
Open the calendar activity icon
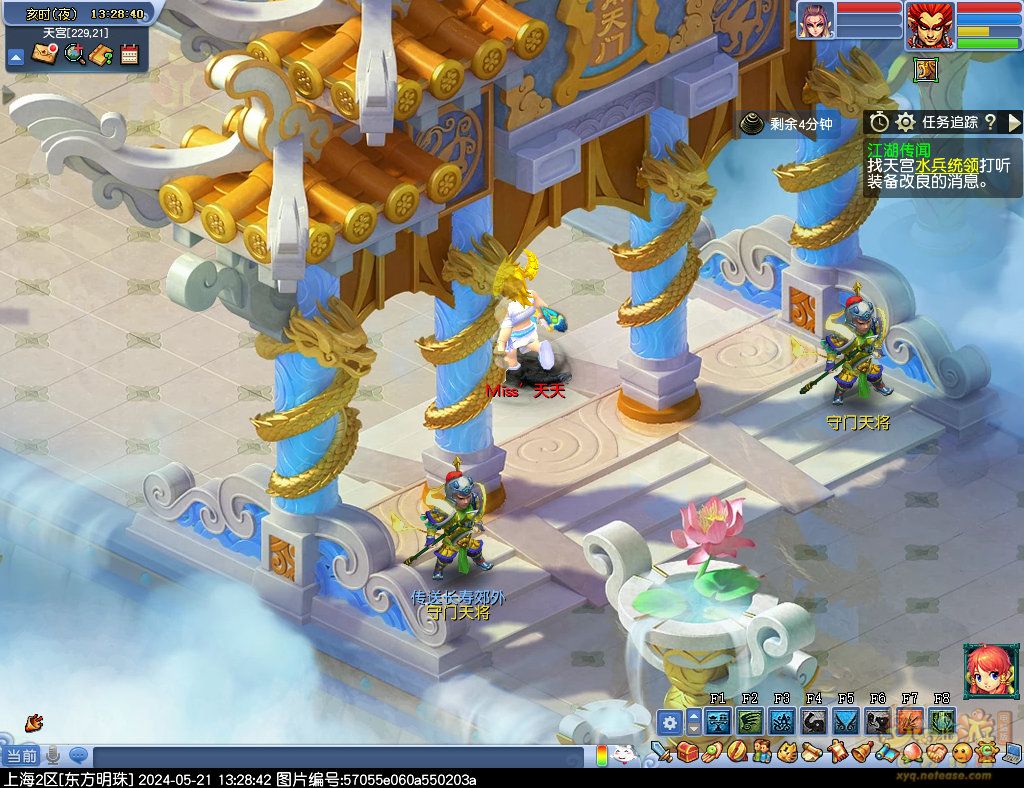(128, 55)
